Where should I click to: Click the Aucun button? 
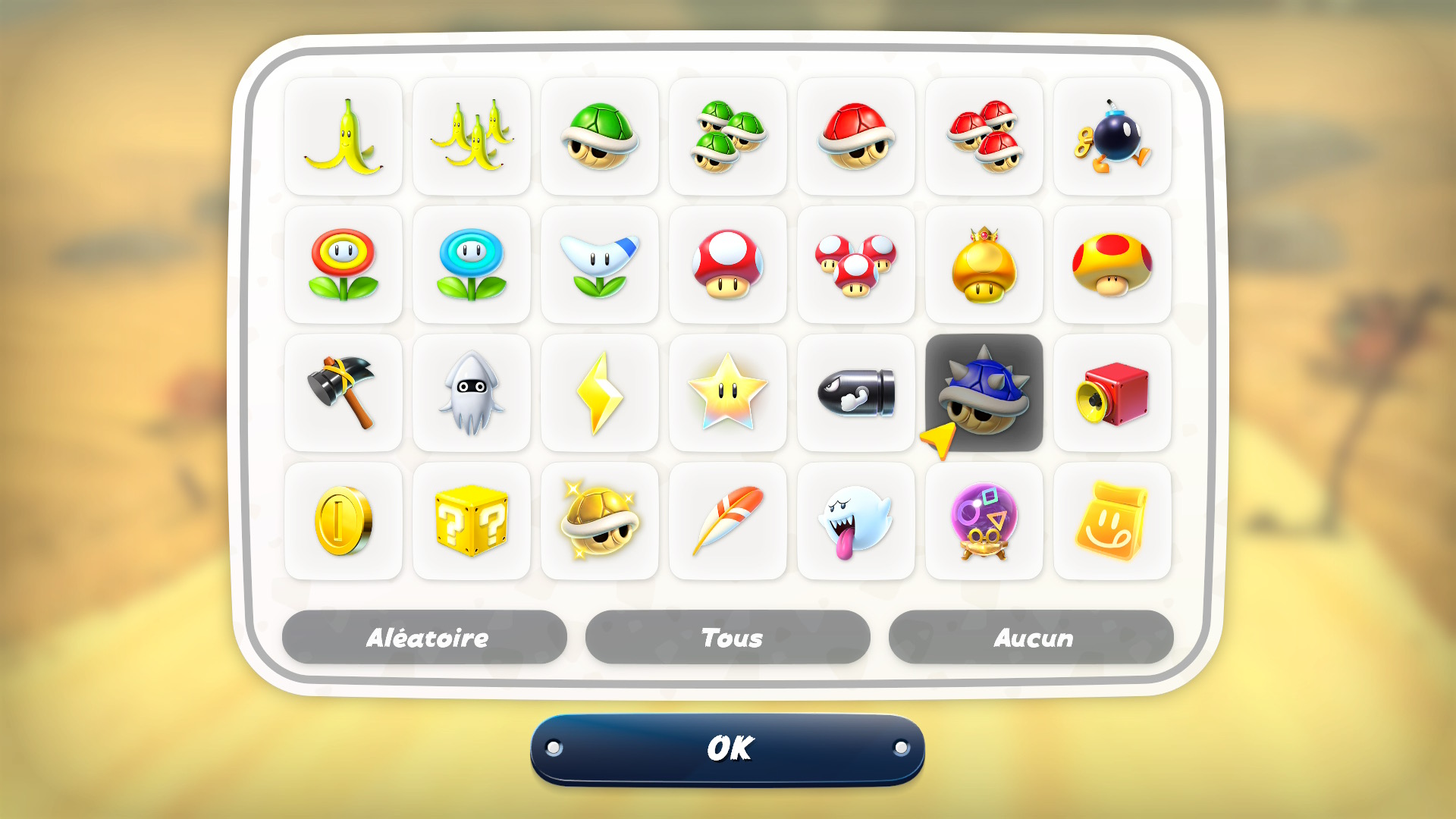[1031, 637]
